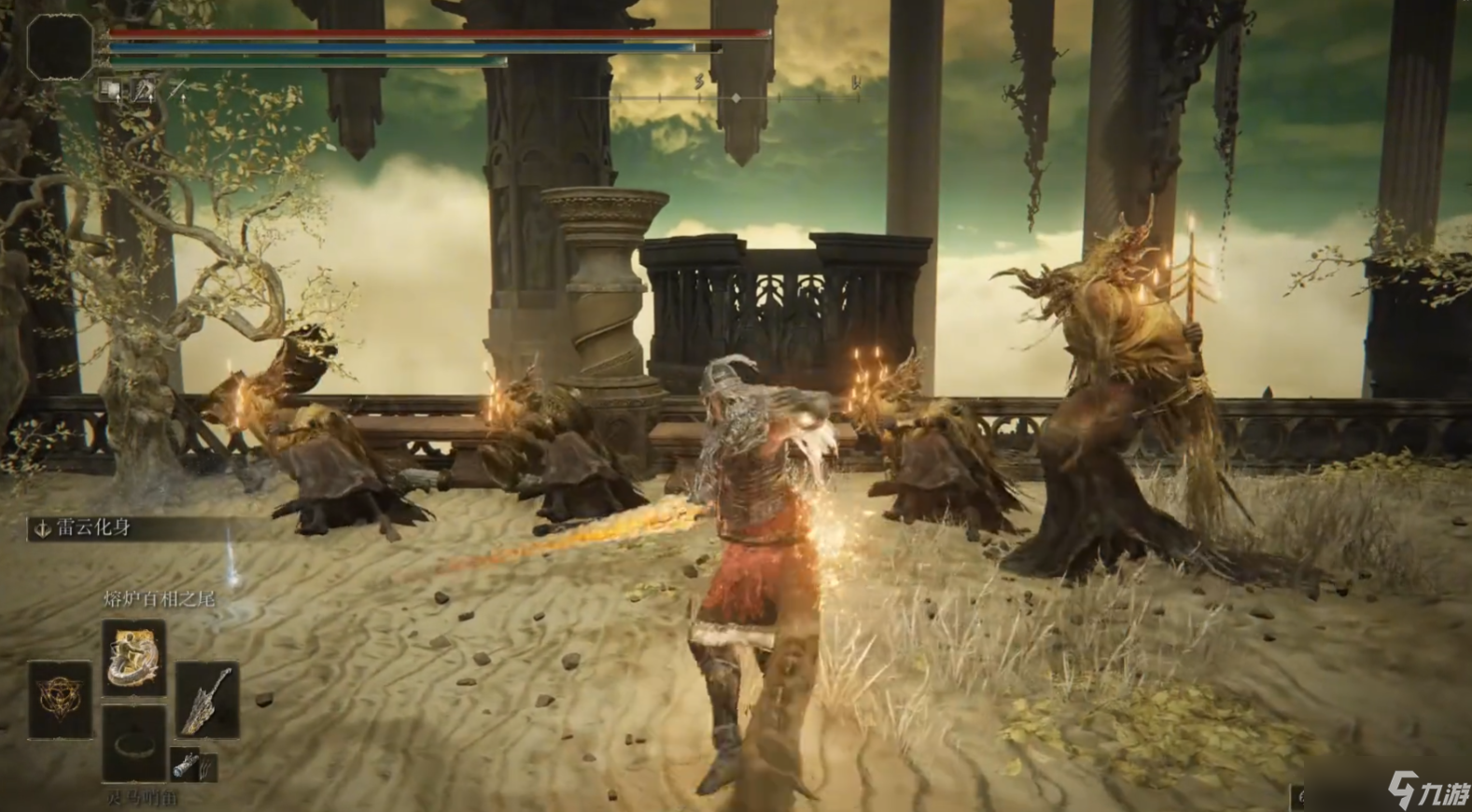
Task: Select the dragon-tail incantation memory slot
Action: pyautogui.click(x=134, y=656)
